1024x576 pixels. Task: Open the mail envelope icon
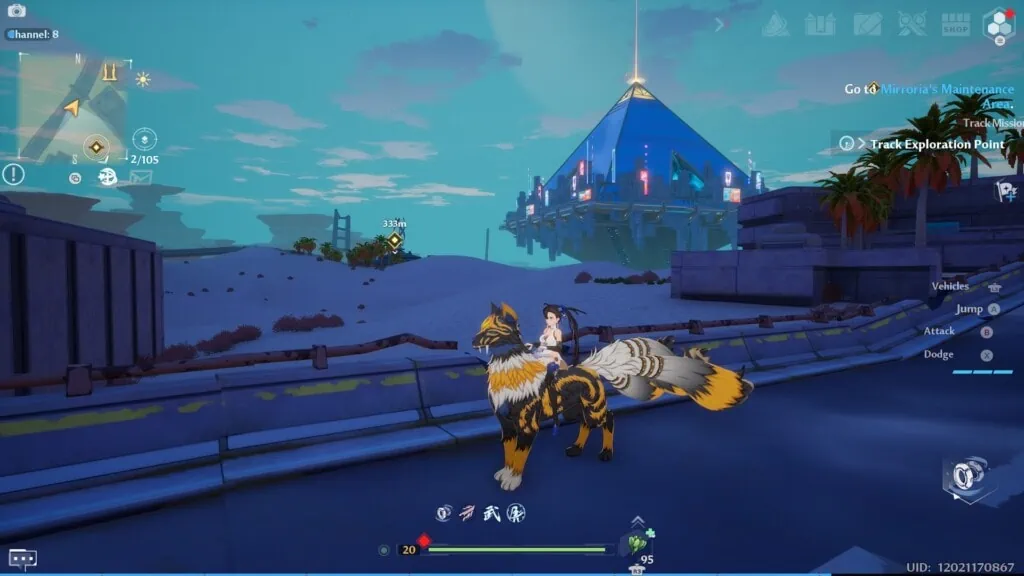point(140,177)
